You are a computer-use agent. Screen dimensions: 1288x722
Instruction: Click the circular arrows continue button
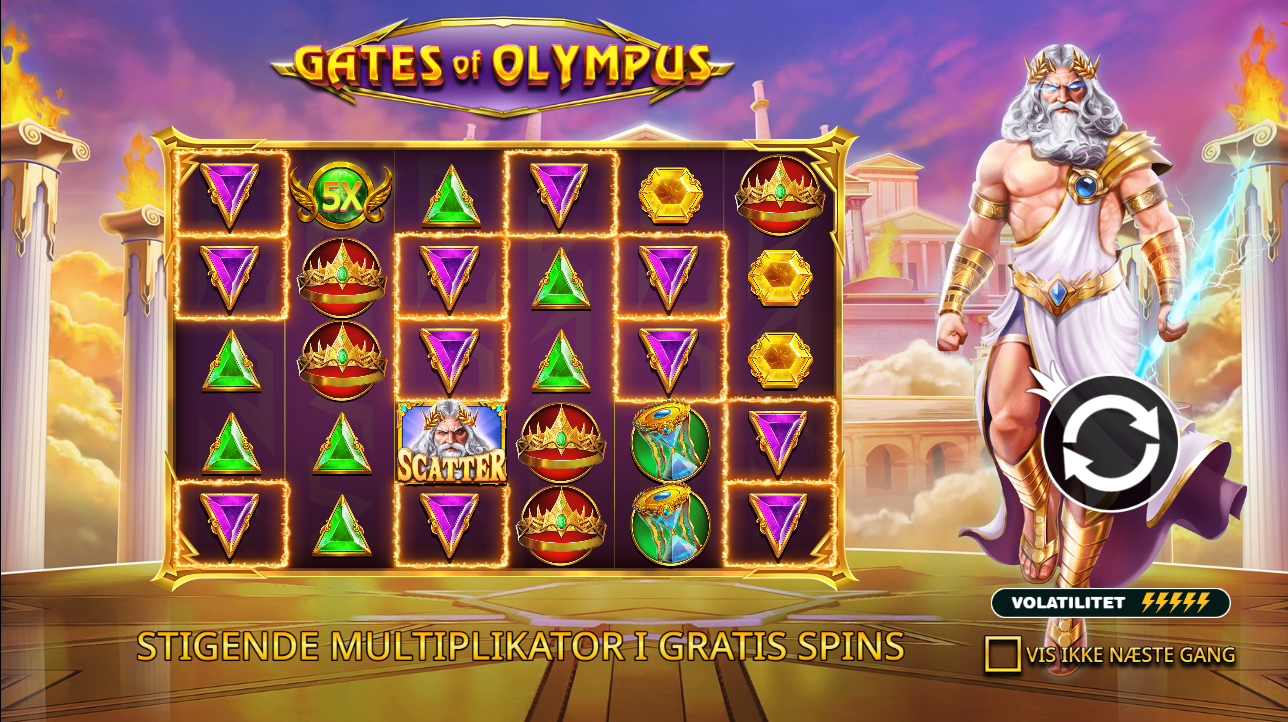[1109, 443]
